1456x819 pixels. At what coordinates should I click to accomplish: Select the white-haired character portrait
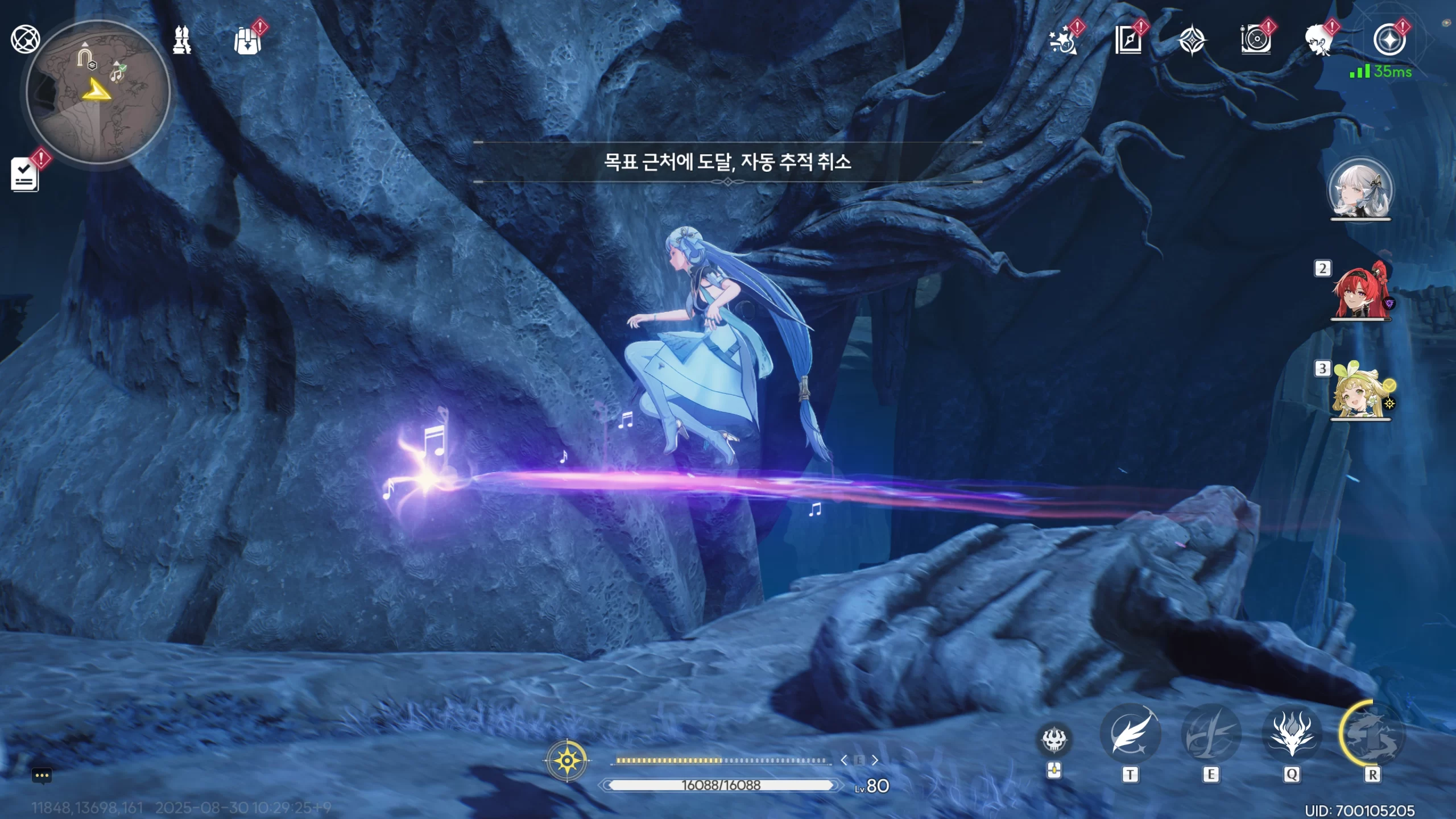1360,190
